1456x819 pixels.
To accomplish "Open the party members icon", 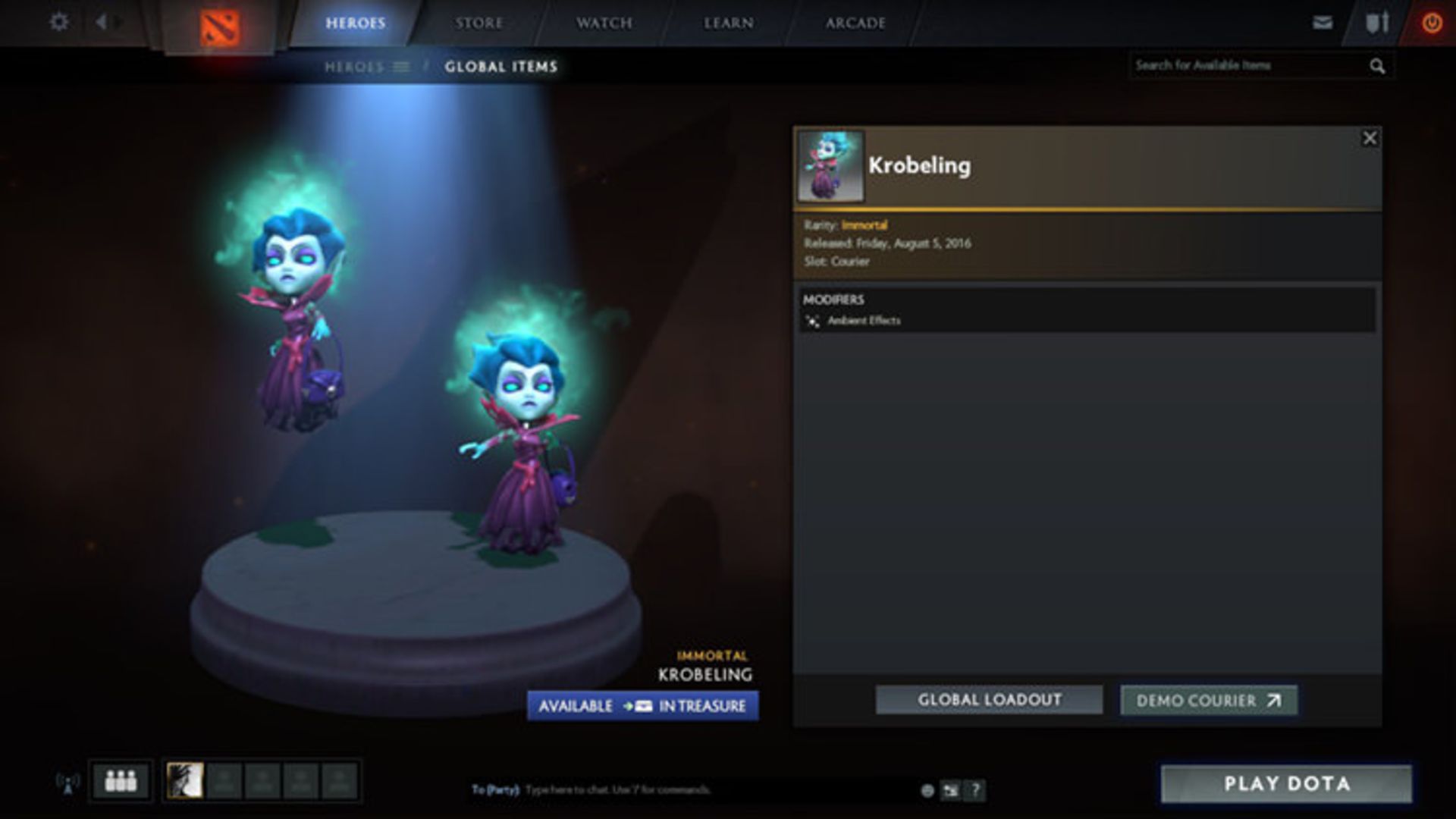I will click(121, 780).
